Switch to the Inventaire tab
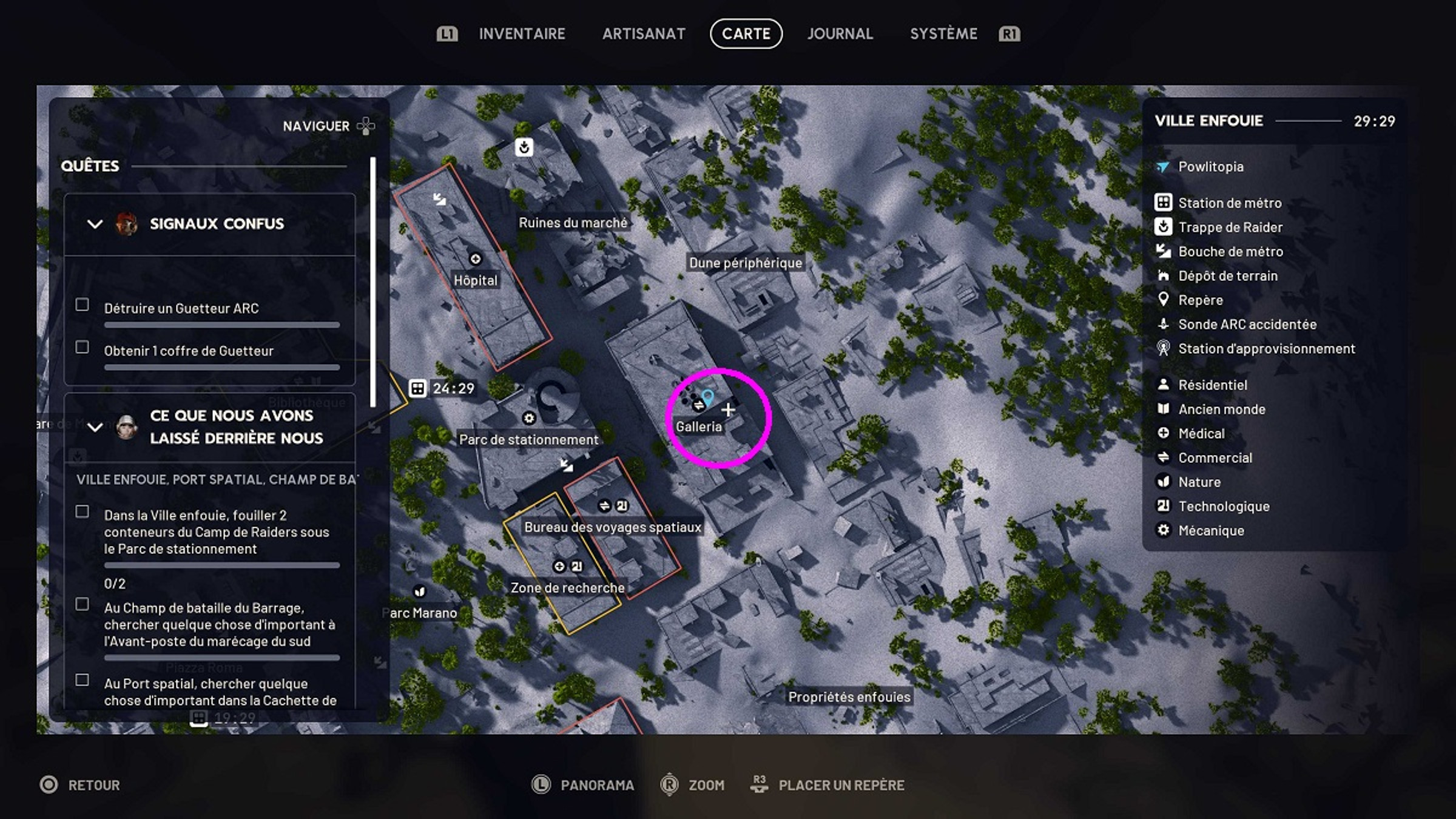This screenshot has width=1456, height=819. tap(522, 34)
